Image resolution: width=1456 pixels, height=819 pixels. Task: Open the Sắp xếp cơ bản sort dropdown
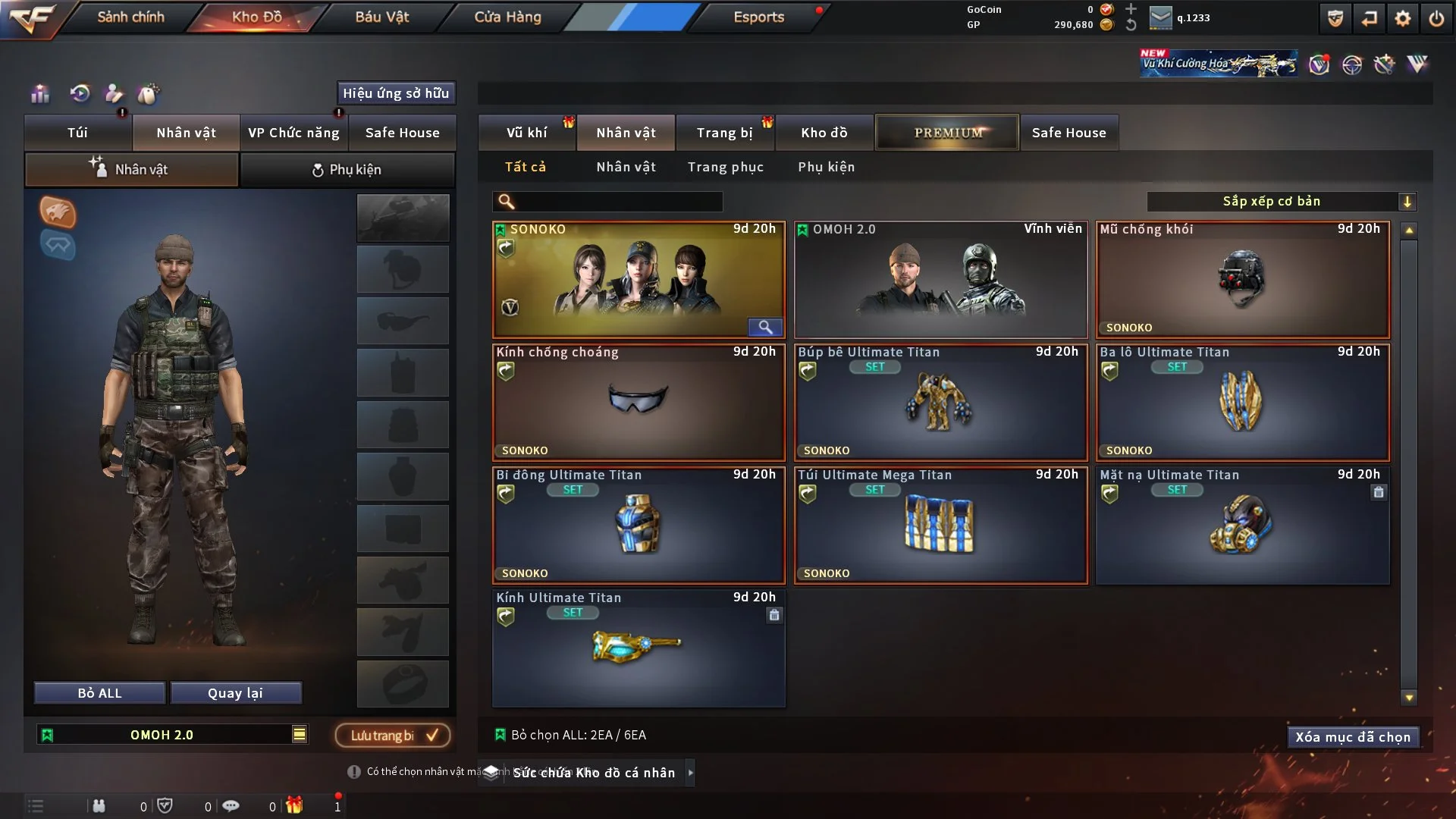1281,202
